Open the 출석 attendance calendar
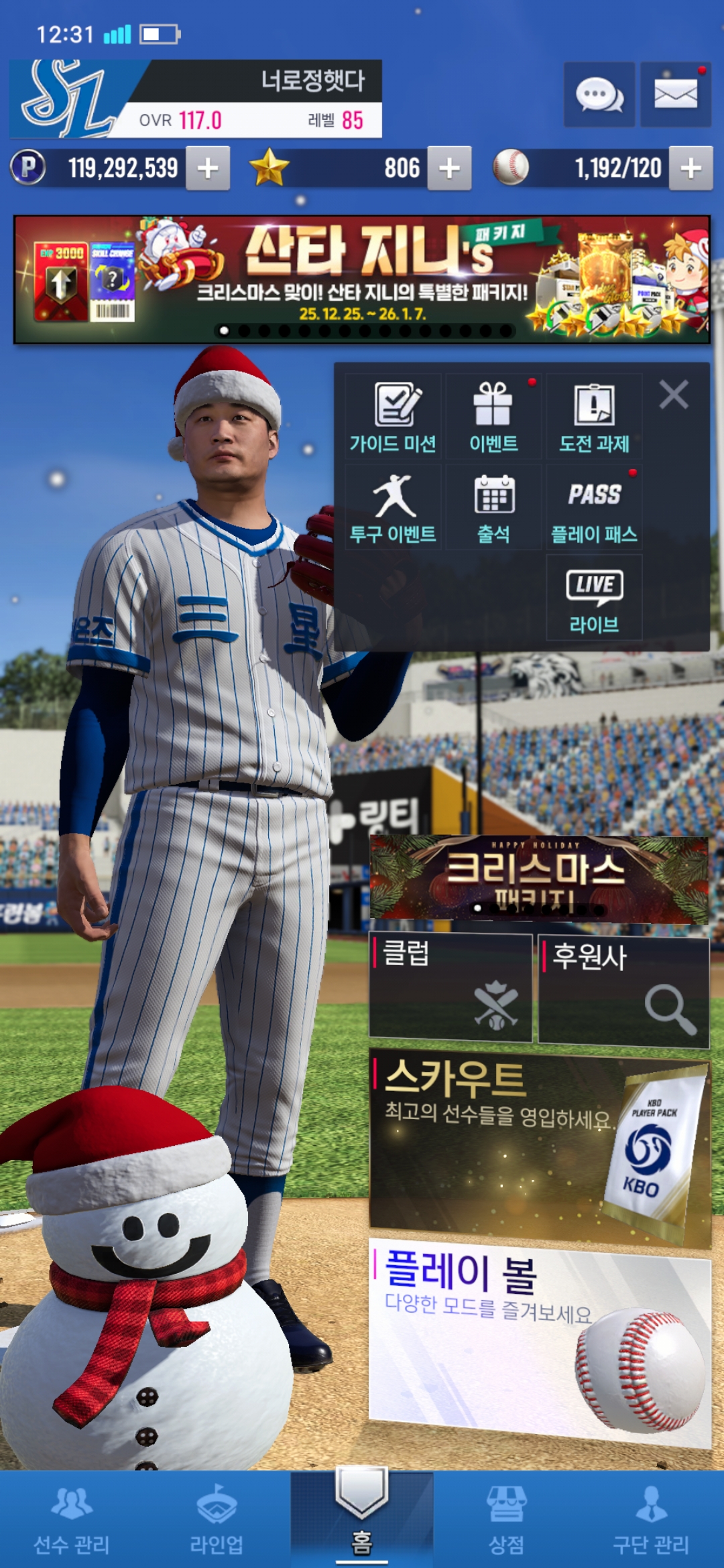The image size is (724, 1568). click(x=493, y=507)
